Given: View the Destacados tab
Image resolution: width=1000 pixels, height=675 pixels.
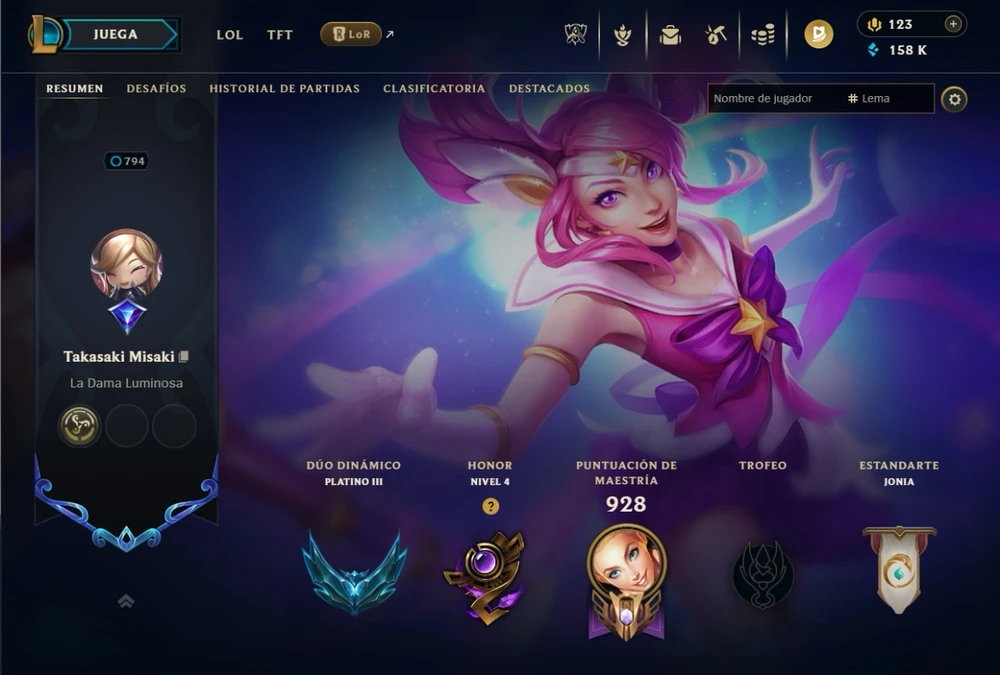Looking at the screenshot, I should pyautogui.click(x=549, y=89).
